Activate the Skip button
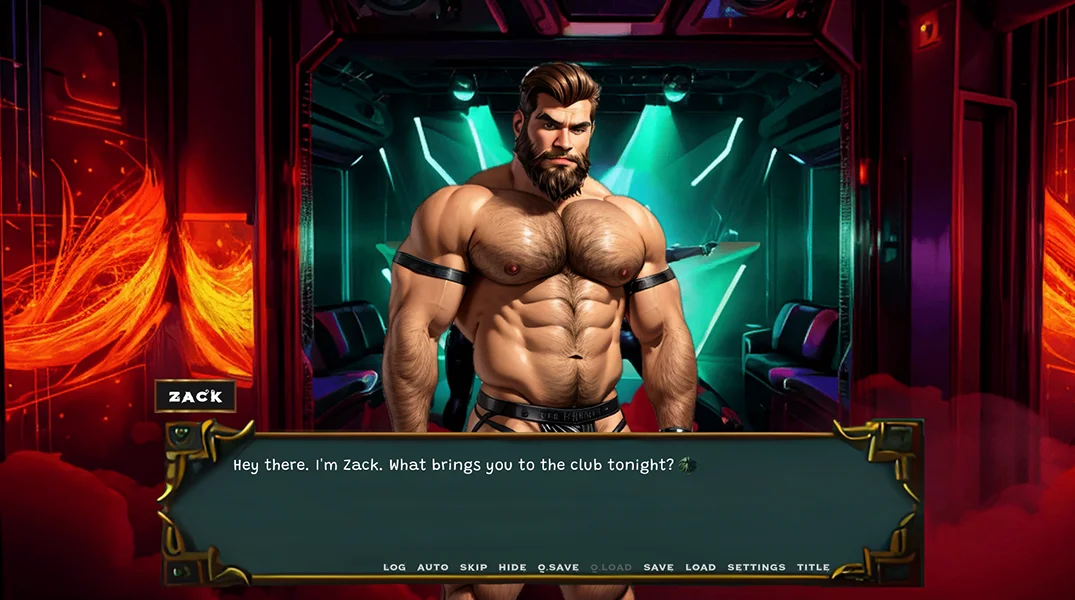This screenshot has height=600, width=1075. click(473, 567)
